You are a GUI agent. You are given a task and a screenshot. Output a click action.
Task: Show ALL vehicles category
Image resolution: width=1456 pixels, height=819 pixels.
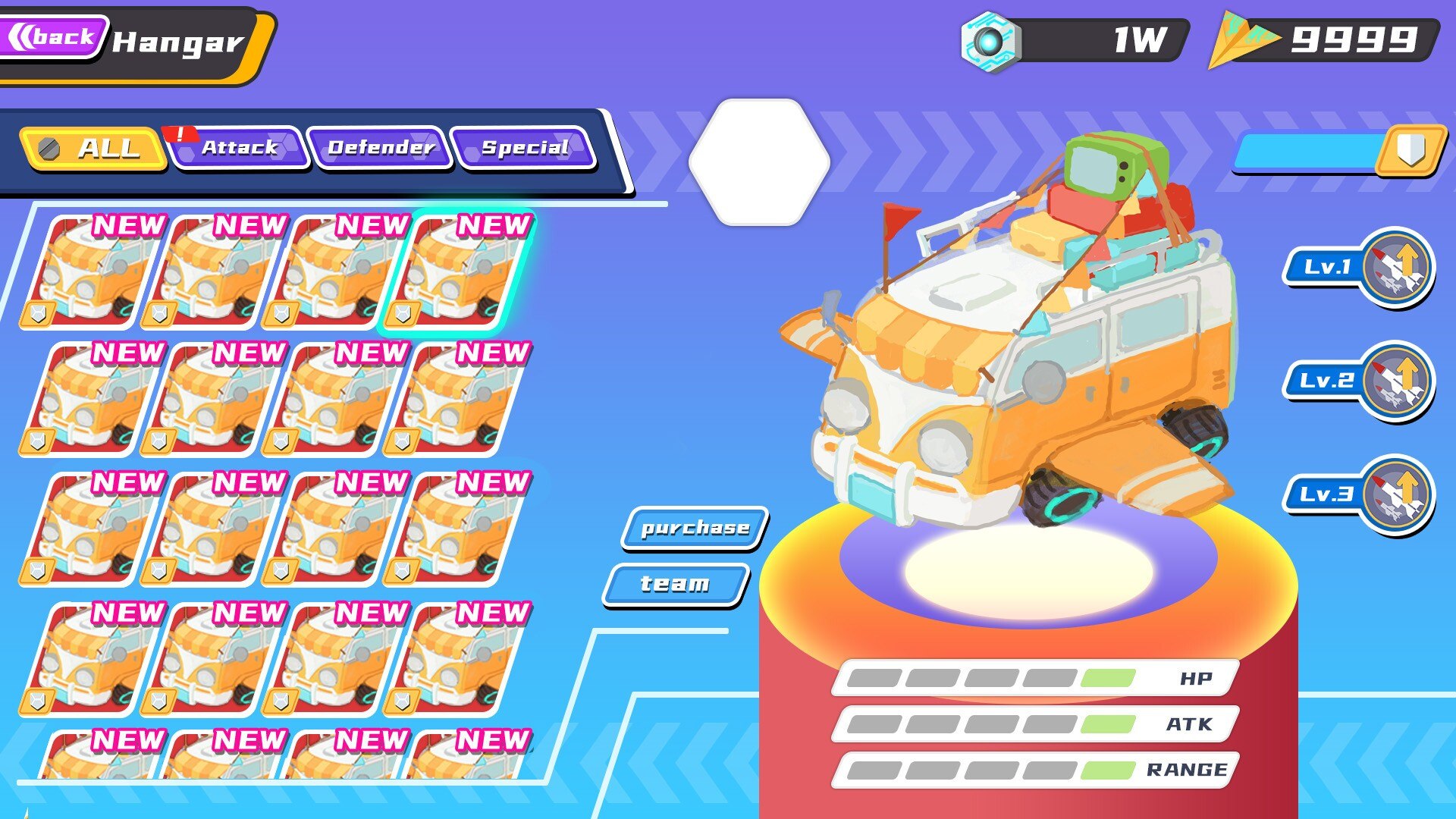(x=94, y=148)
